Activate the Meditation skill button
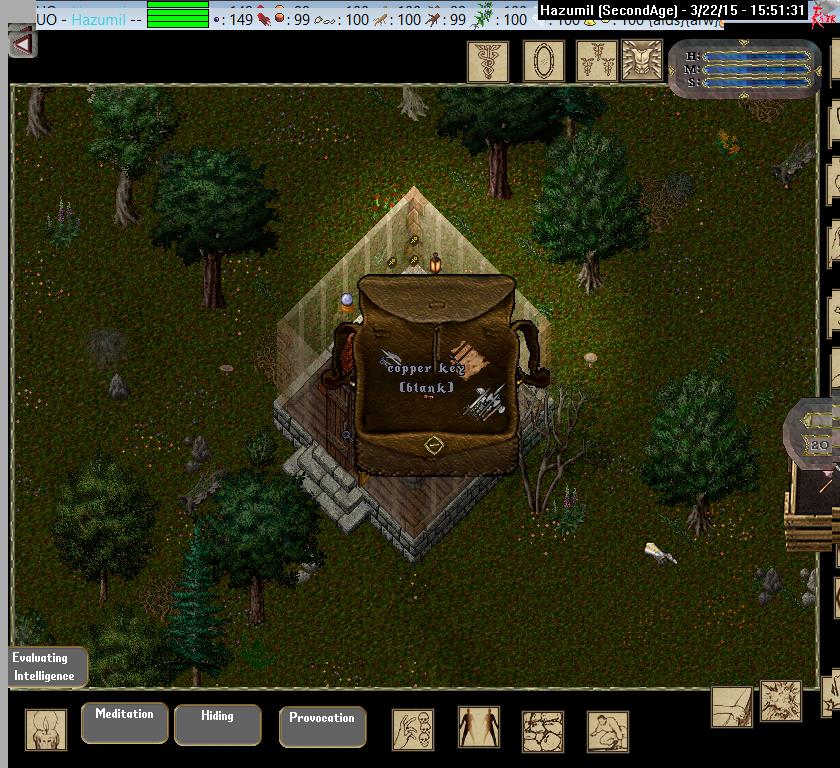Image resolution: width=840 pixels, height=768 pixels. click(x=124, y=722)
